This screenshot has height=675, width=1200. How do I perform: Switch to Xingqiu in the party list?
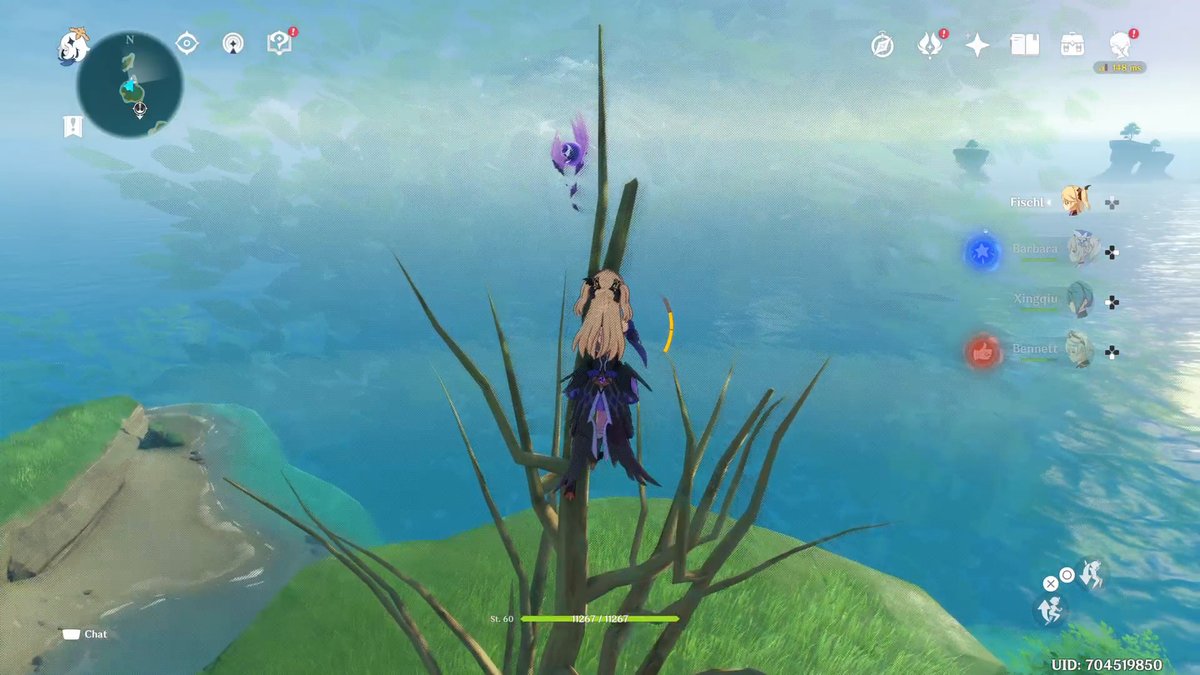coord(1080,299)
